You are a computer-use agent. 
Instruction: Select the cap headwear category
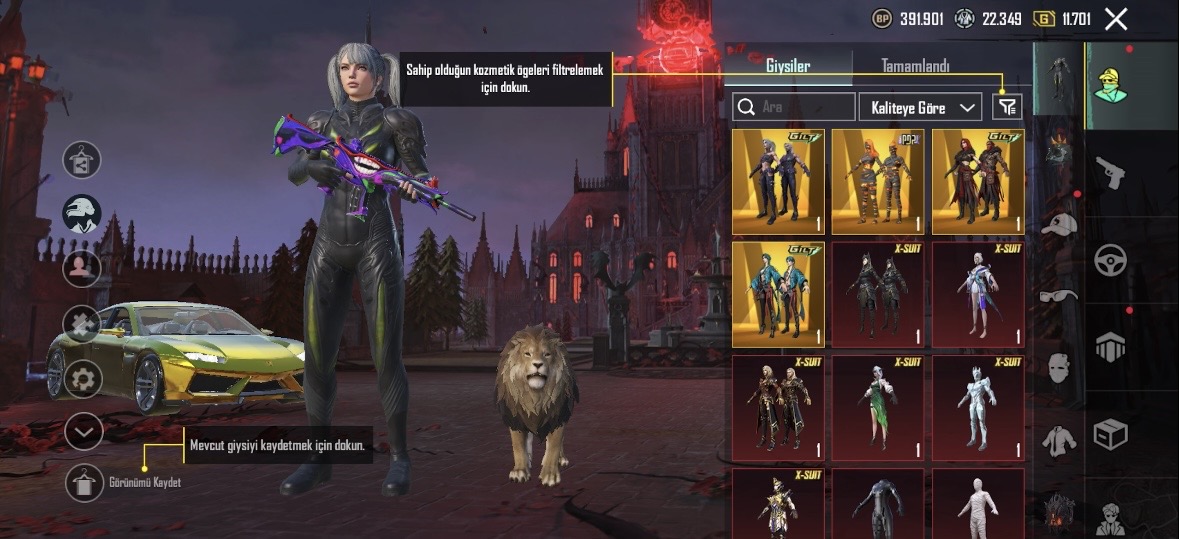(1057, 225)
